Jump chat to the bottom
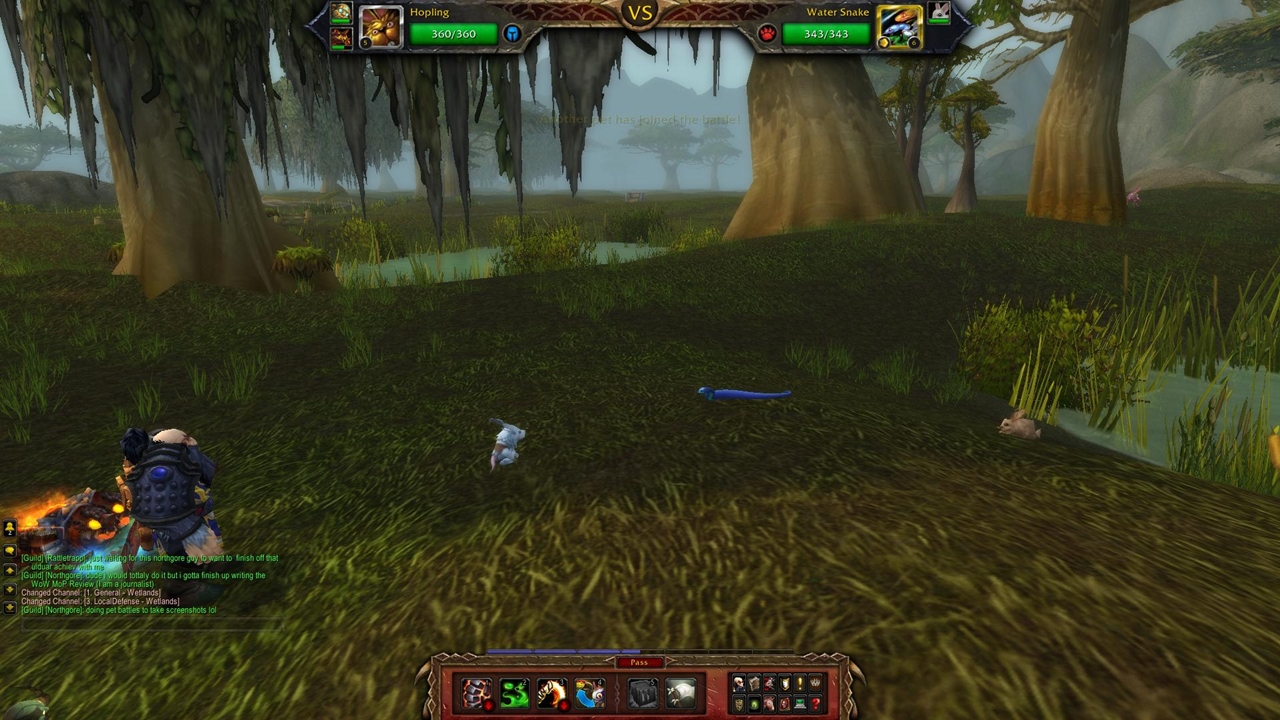The height and width of the screenshot is (720, 1280). [10, 609]
